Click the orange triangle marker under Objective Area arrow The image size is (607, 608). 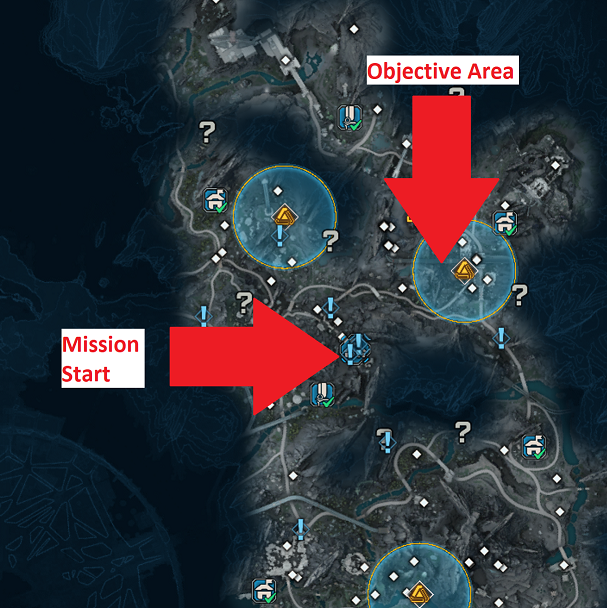point(463,270)
